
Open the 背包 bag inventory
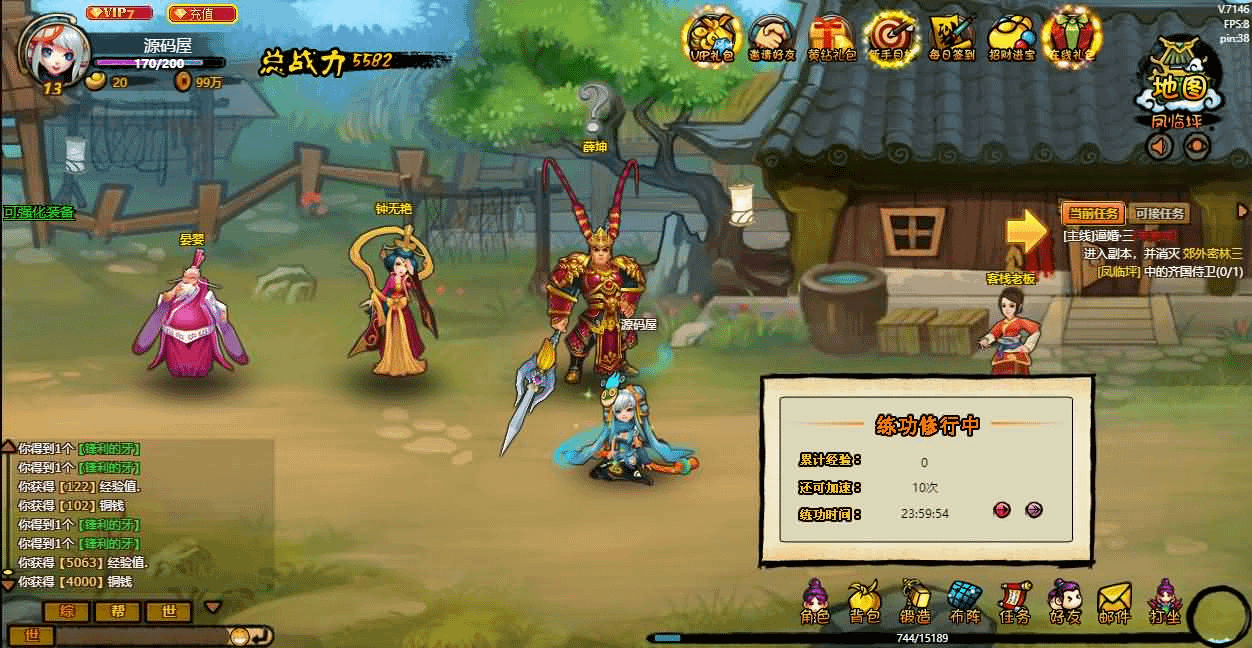pos(864,603)
